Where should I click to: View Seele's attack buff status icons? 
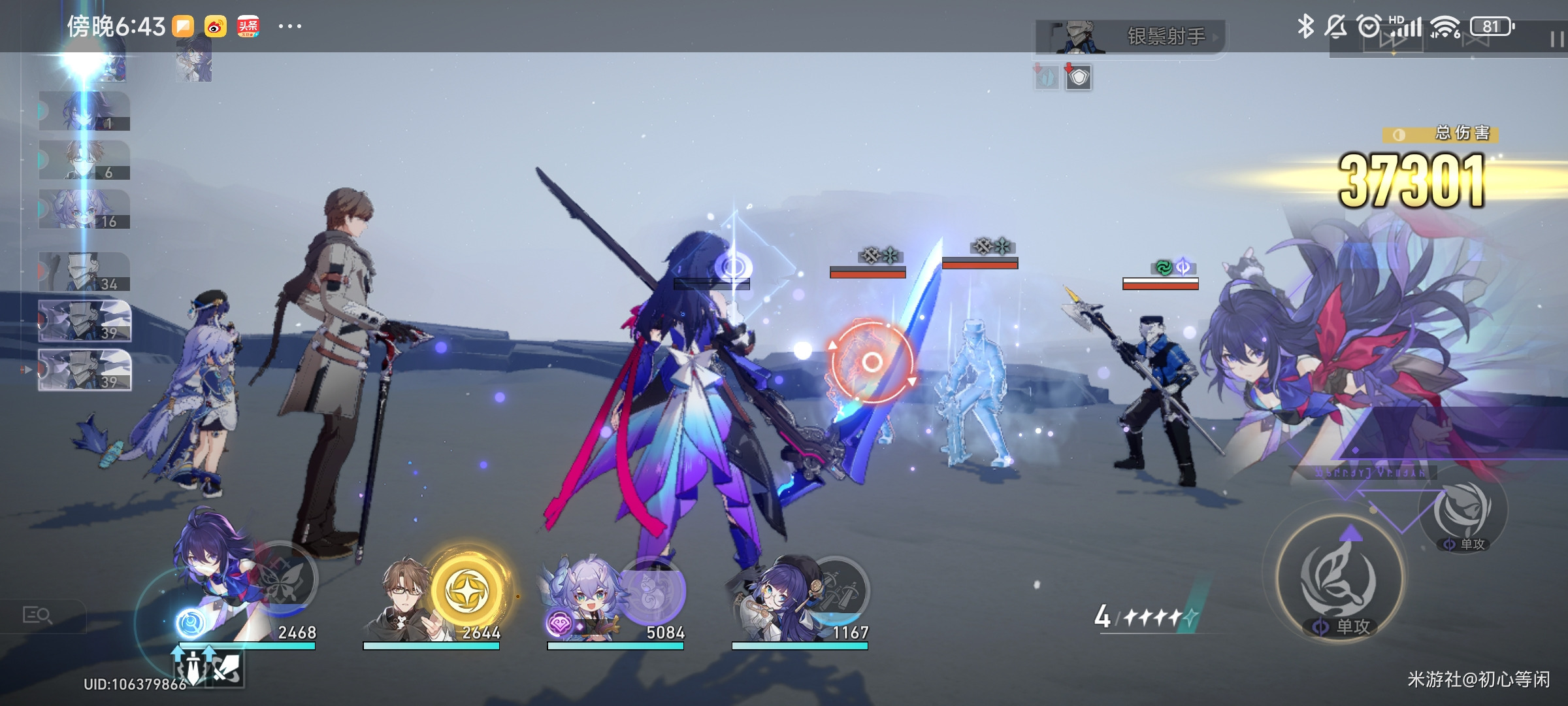tap(209, 667)
